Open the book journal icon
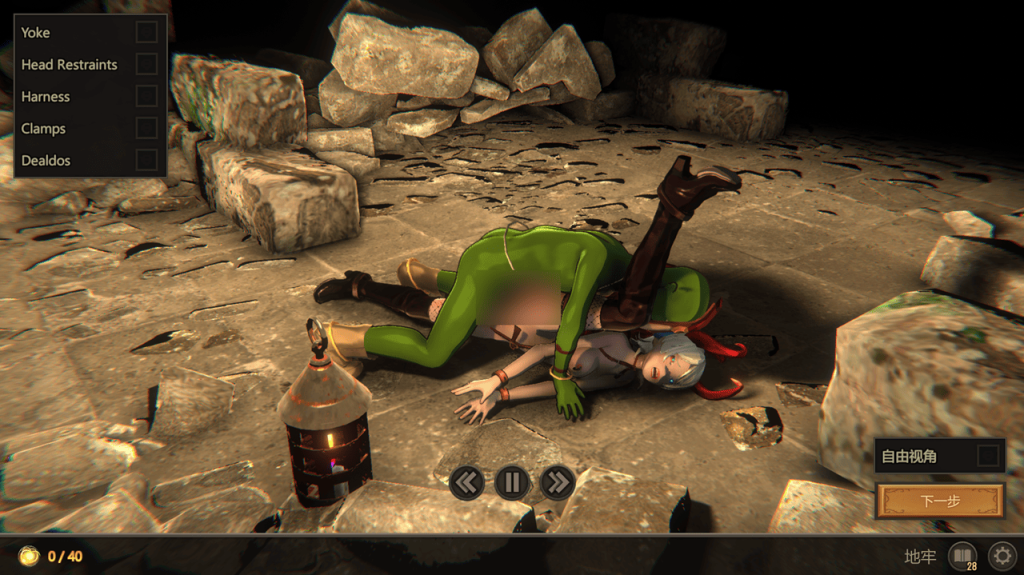Image resolution: width=1024 pixels, height=575 pixels. (x=962, y=555)
